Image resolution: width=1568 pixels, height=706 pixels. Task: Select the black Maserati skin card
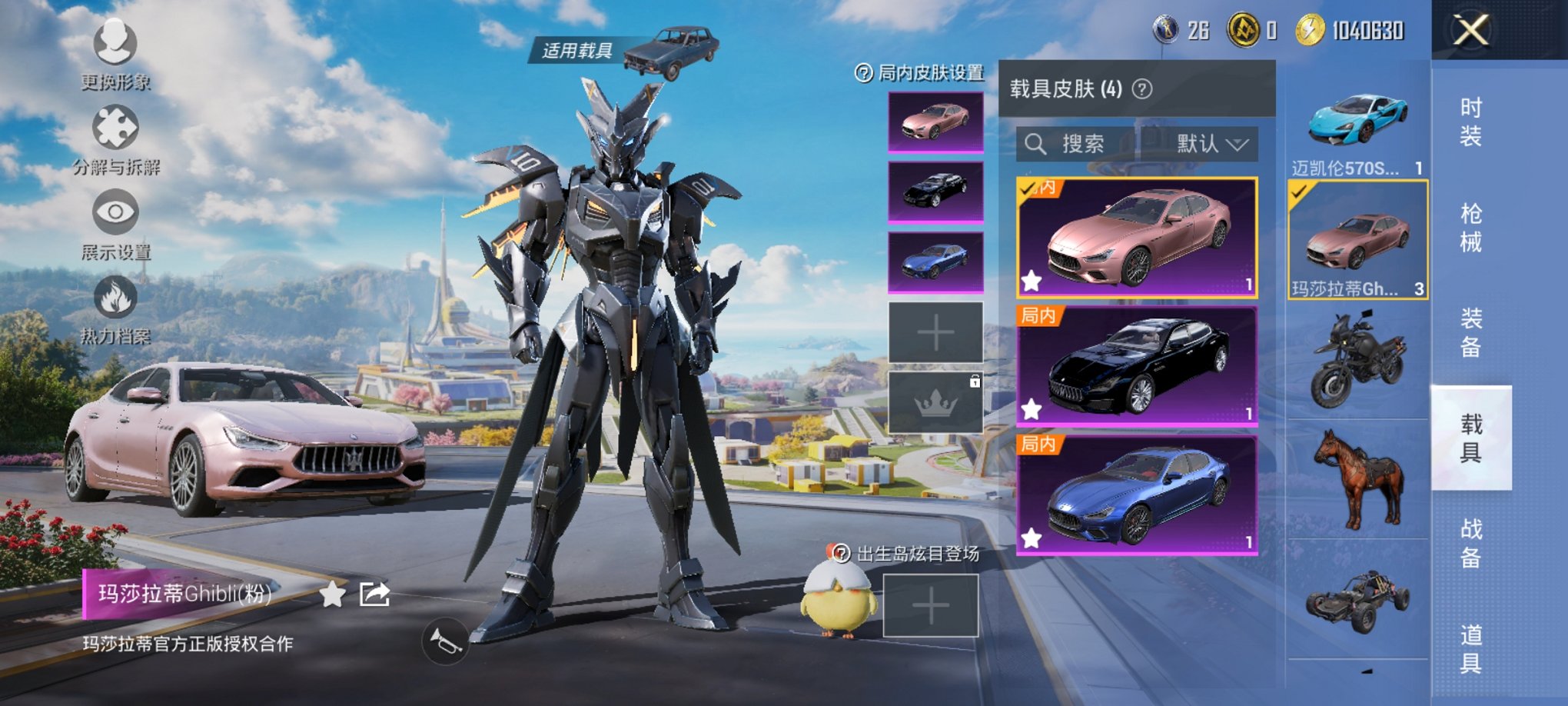(1137, 366)
